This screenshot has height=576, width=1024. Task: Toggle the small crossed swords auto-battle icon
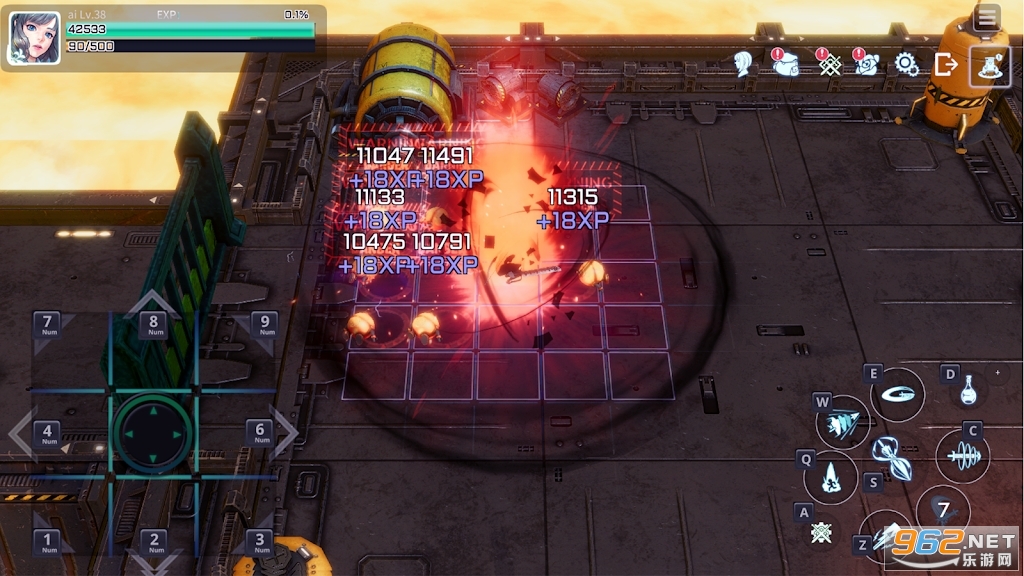pos(822,533)
